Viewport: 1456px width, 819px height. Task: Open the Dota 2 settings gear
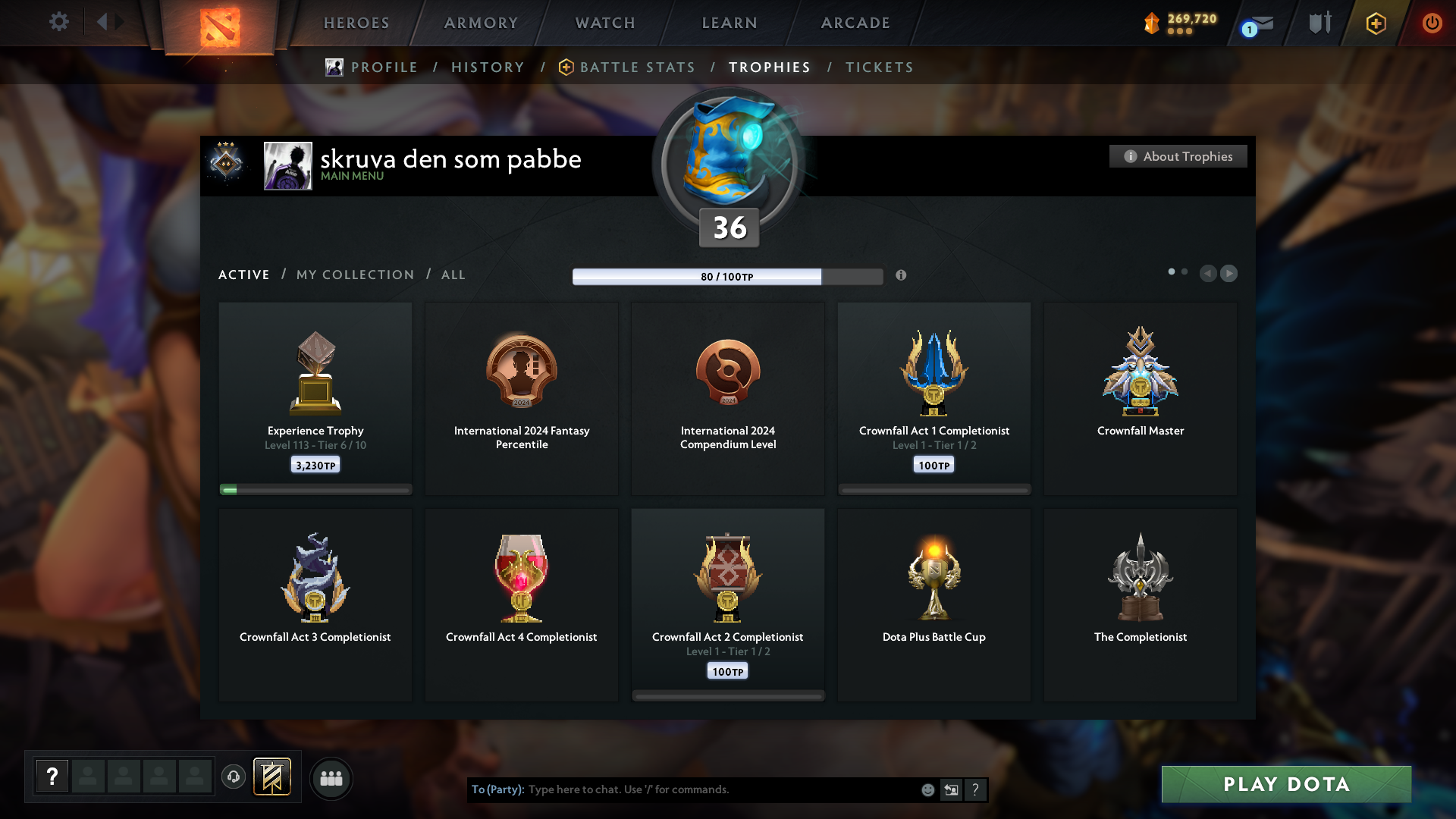click(x=59, y=22)
